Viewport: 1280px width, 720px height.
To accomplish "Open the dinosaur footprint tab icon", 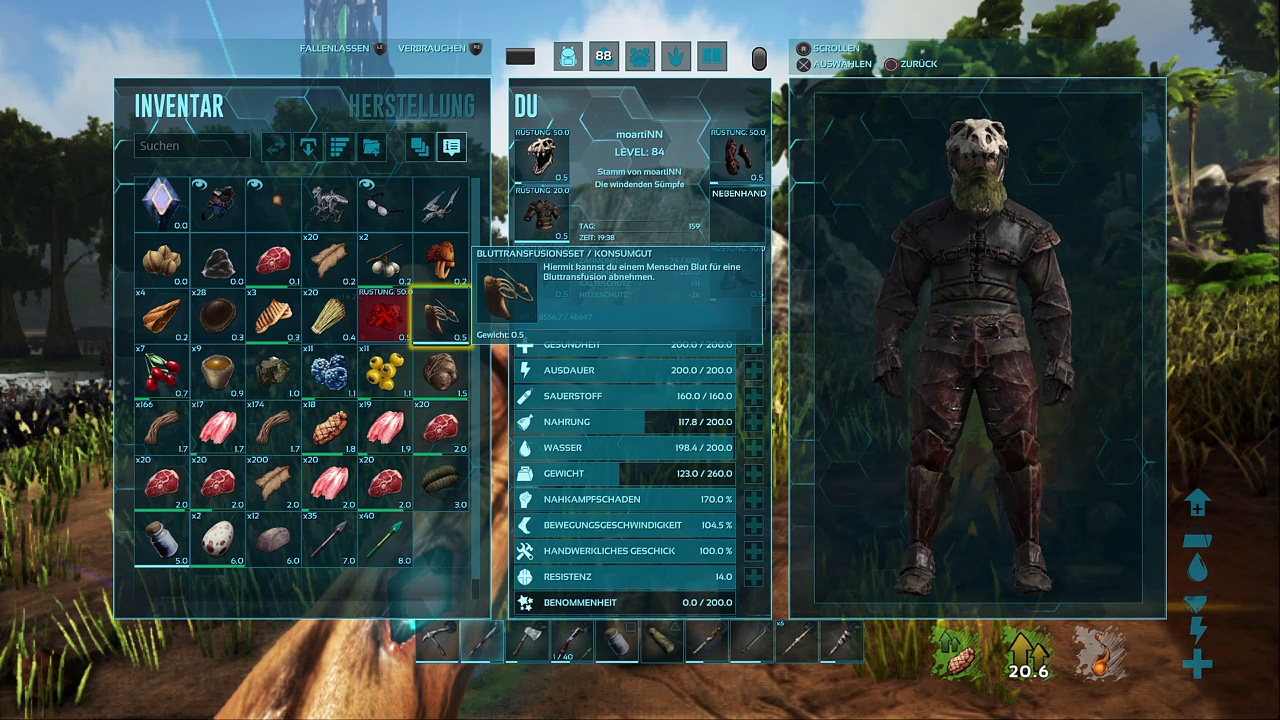I will tap(675, 57).
